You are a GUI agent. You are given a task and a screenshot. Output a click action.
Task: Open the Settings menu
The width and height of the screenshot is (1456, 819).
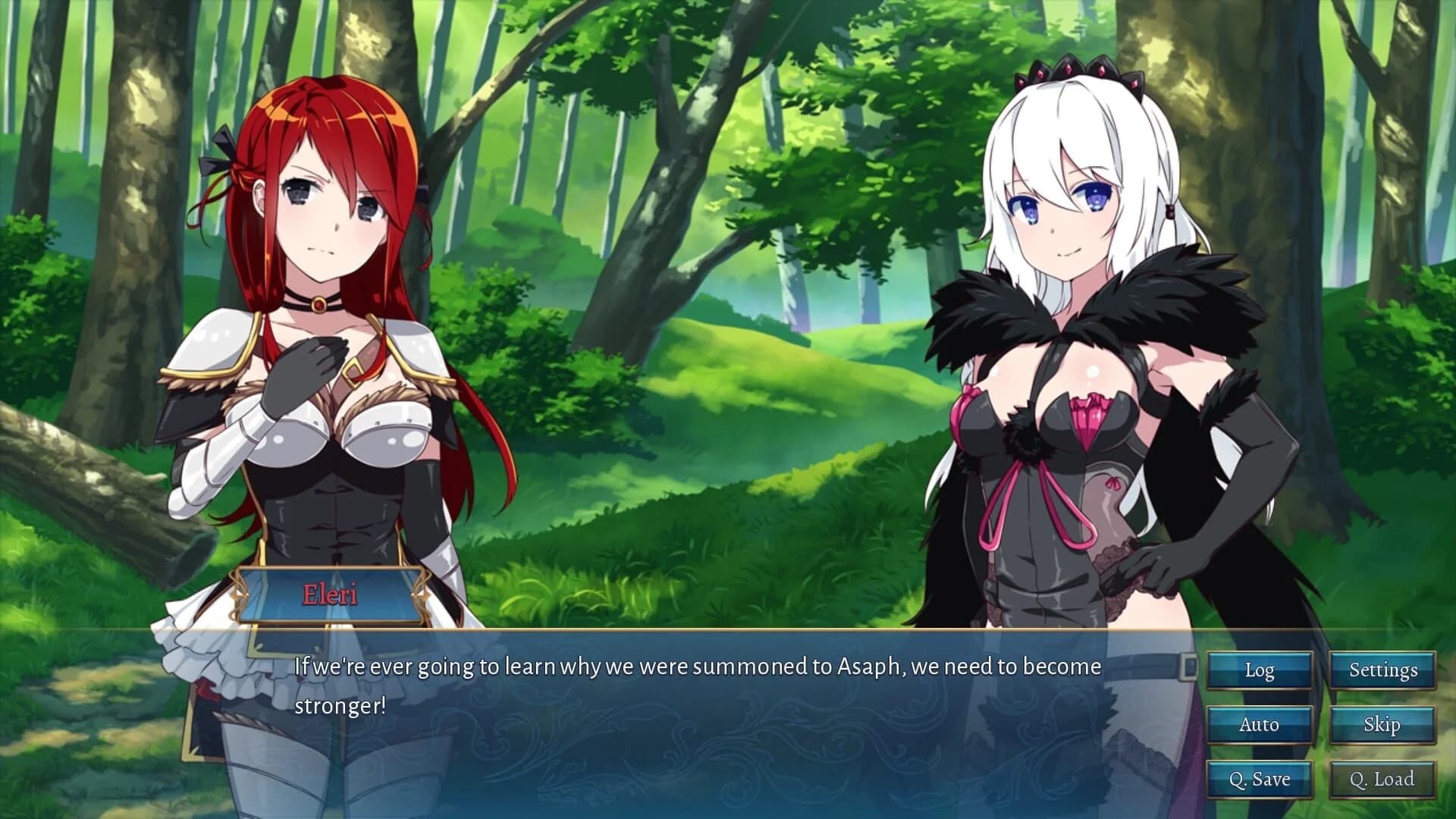tap(1382, 670)
